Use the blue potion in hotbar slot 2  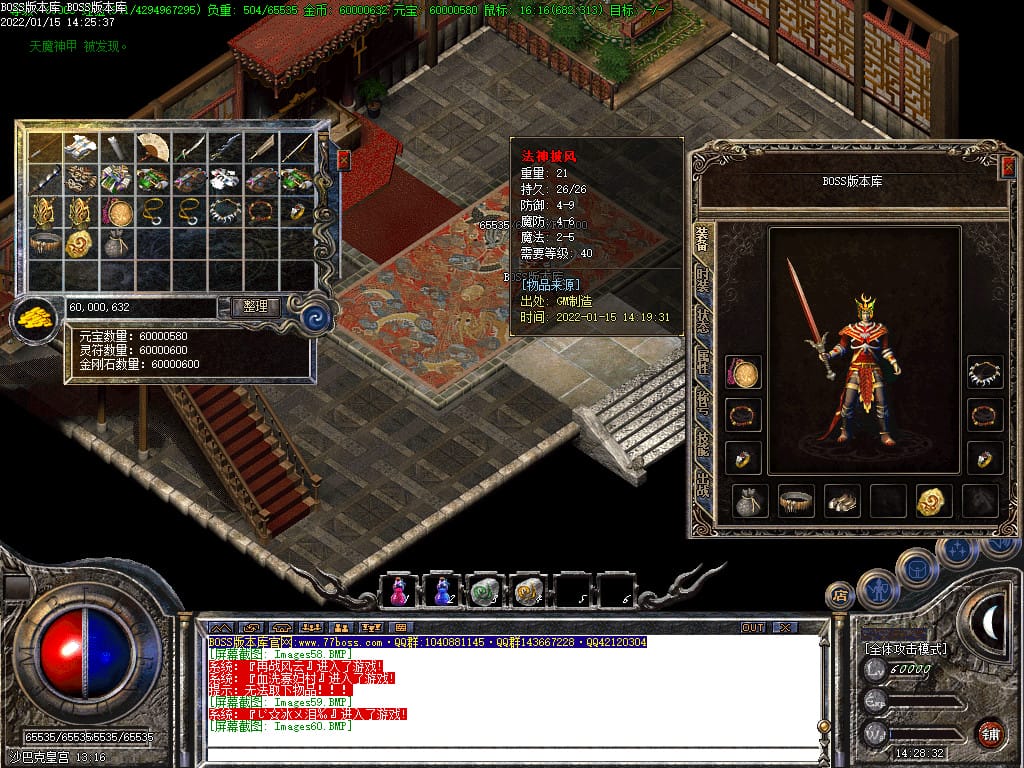coord(442,591)
